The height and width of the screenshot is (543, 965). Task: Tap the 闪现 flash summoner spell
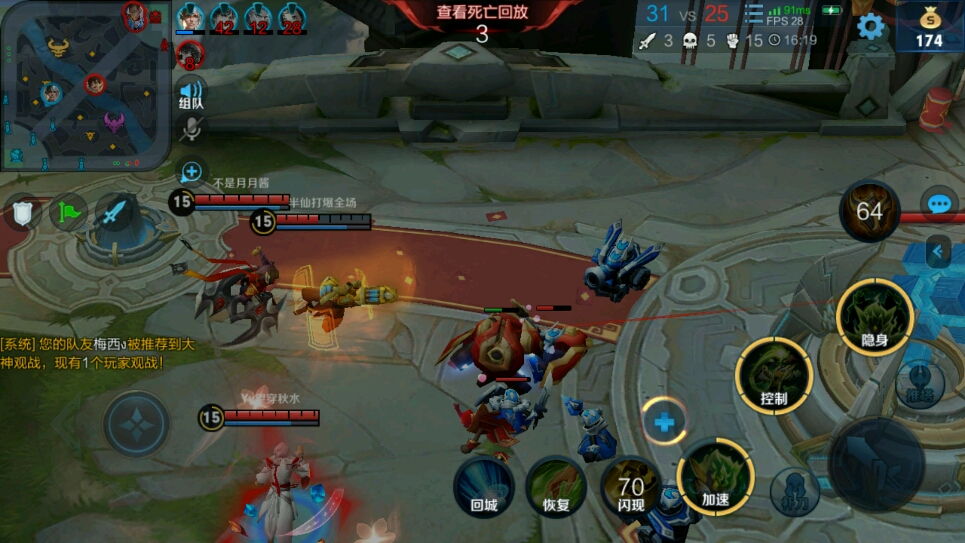(x=630, y=488)
